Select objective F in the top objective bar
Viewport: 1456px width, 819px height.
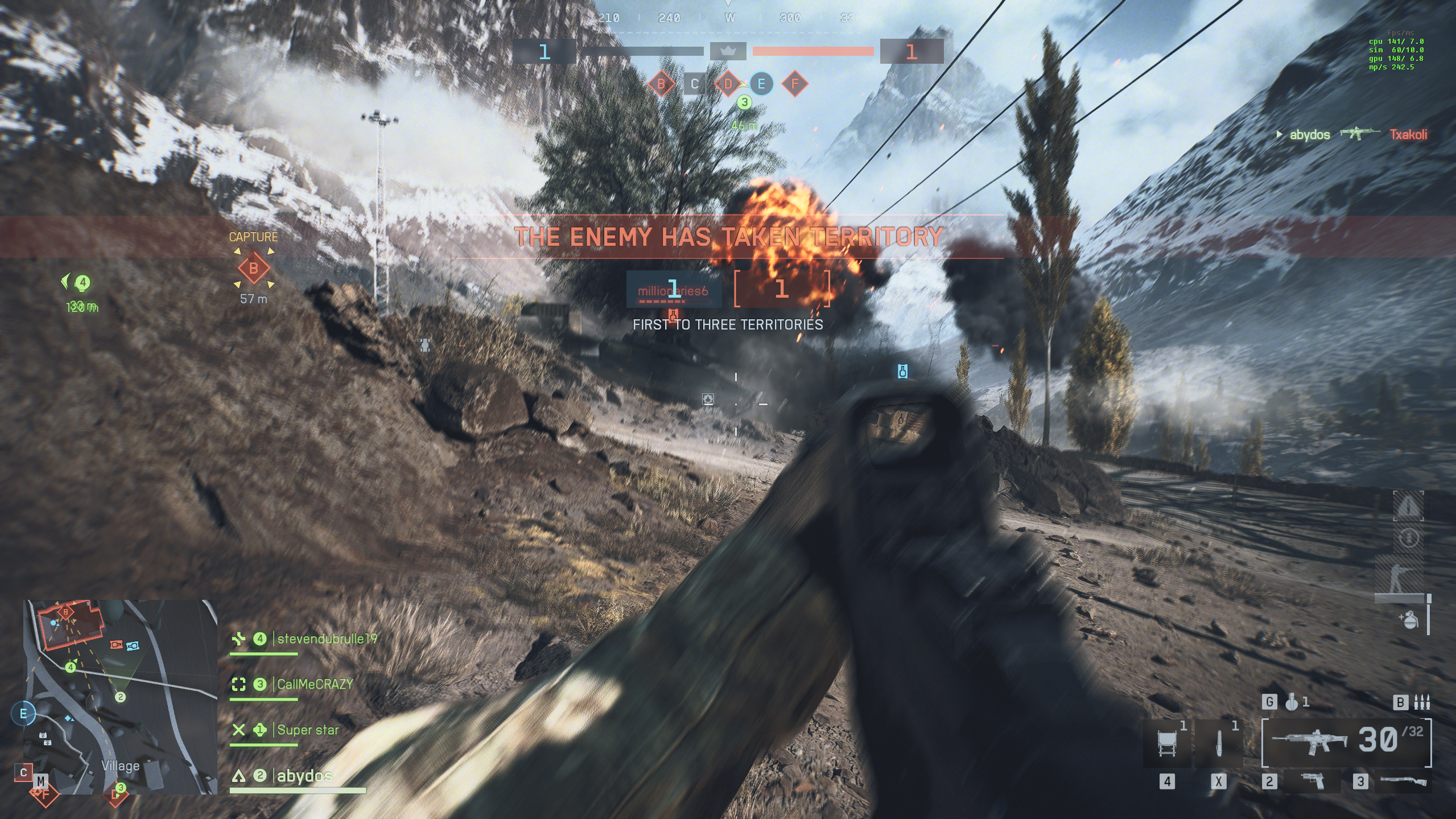[x=795, y=84]
